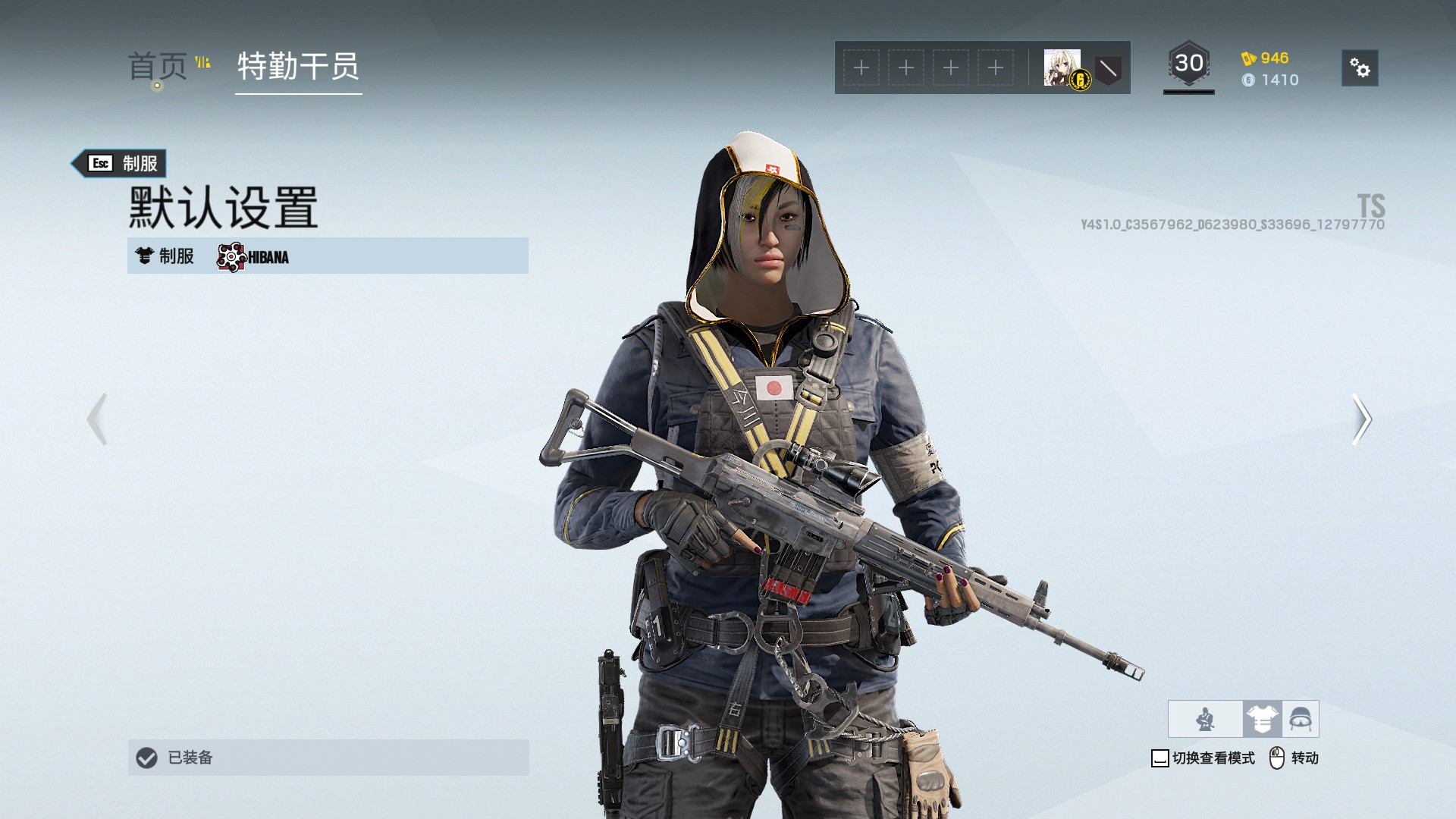Open the settings gear menu
The width and height of the screenshot is (1456, 819).
1359,68
